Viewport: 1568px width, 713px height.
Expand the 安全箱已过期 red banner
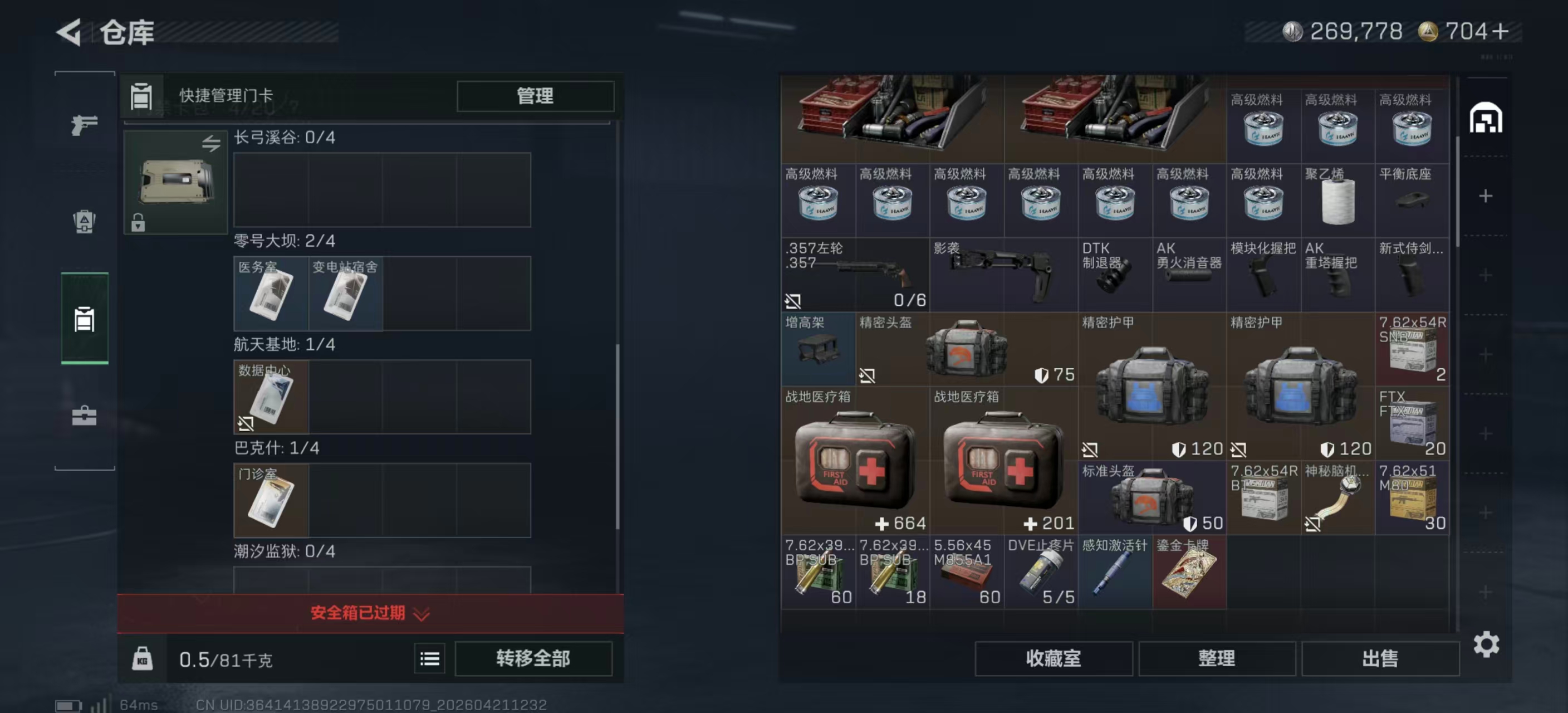[x=370, y=613]
